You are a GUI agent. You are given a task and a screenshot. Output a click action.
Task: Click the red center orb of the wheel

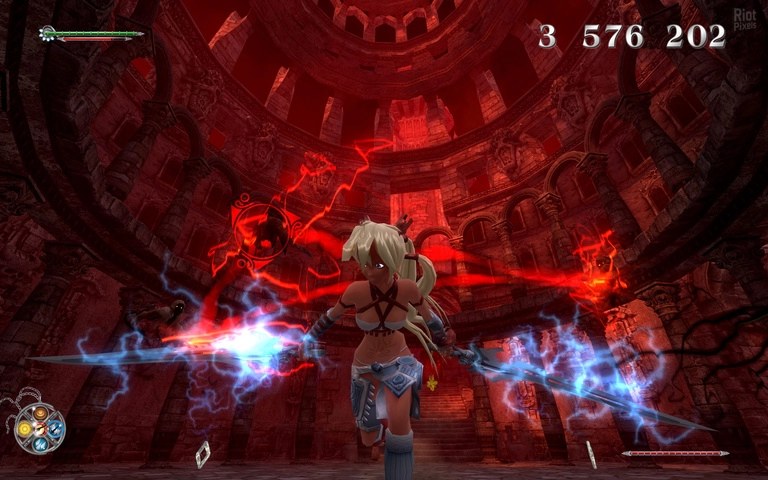coord(41,429)
